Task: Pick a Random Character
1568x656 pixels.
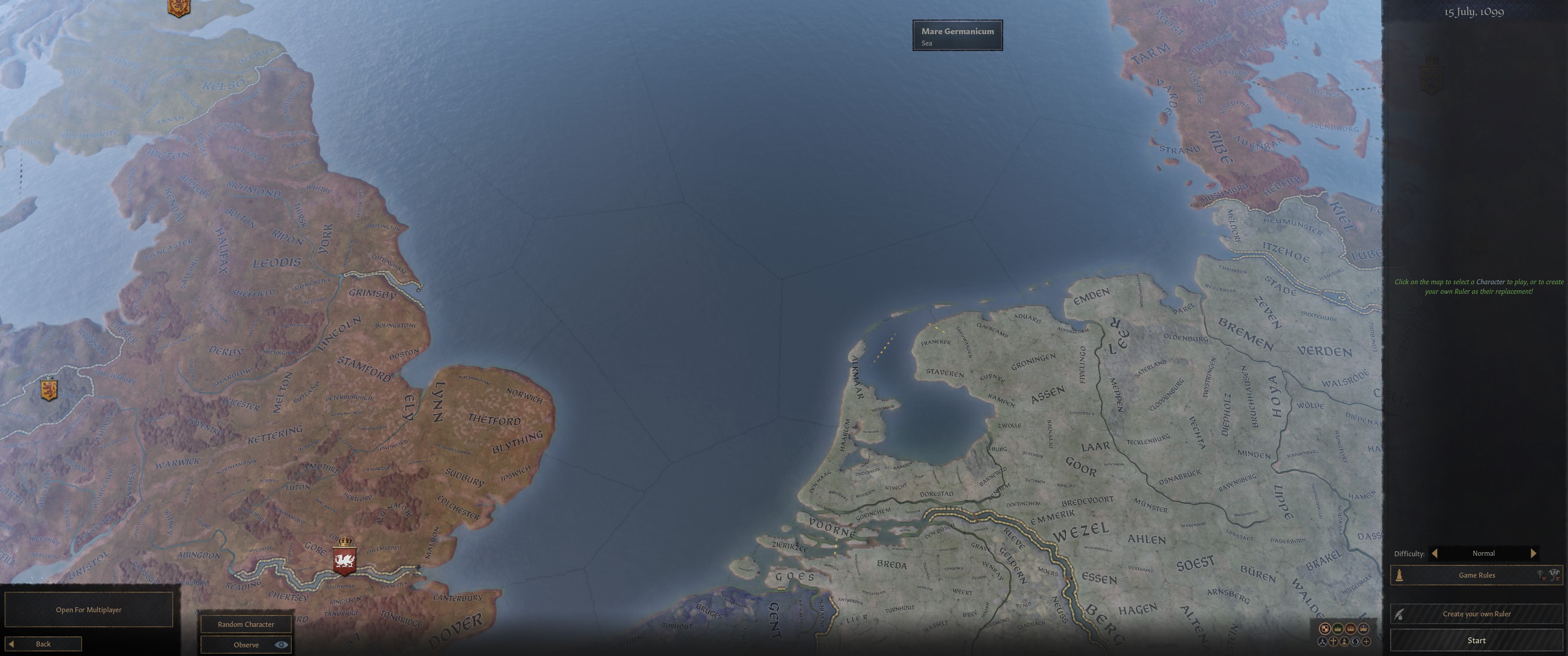Action: [246, 624]
